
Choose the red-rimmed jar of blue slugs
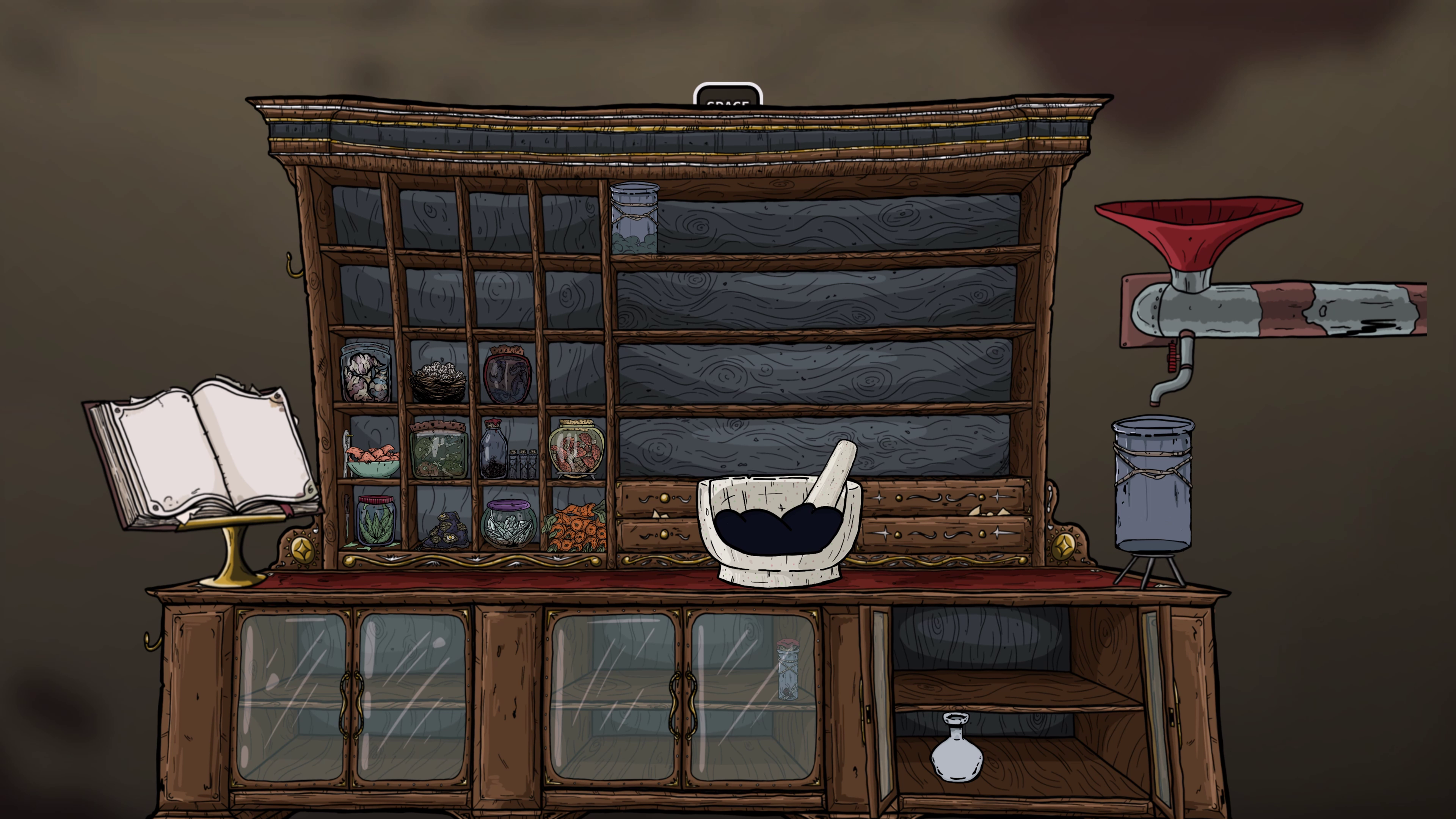(x=507, y=375)
